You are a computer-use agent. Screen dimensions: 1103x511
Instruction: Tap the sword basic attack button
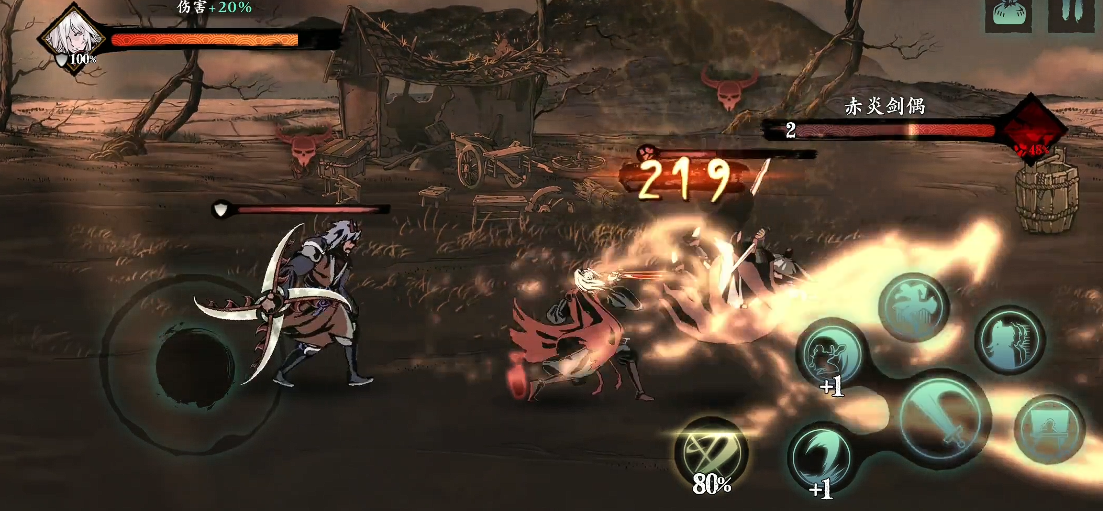(942, 418)
